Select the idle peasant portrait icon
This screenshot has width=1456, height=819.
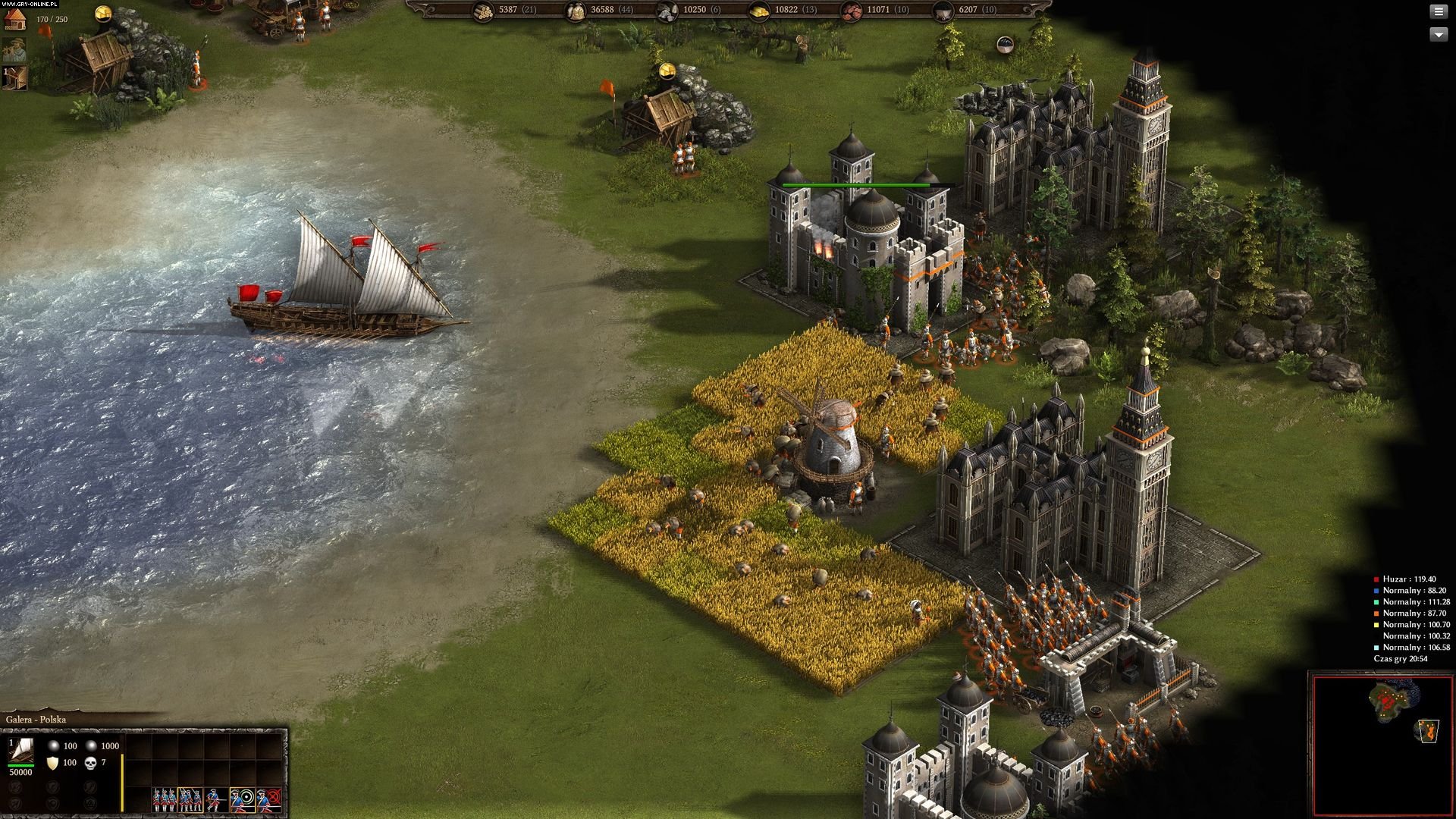(x=14, y=49)
